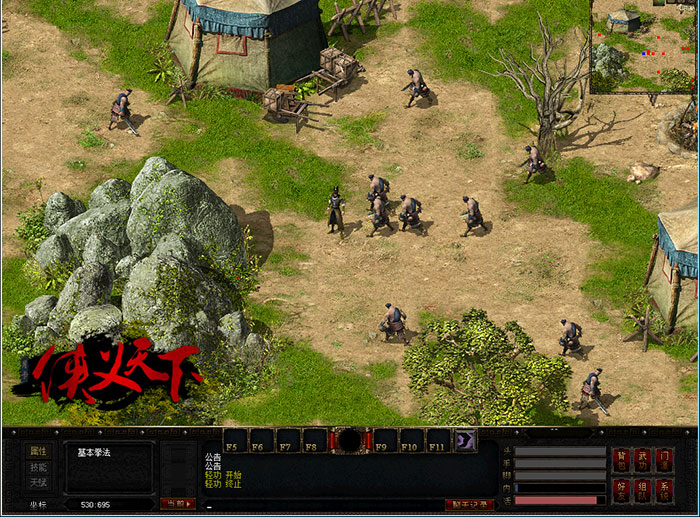
Task: Select the F8 hotkey slot
Action: coord(313,441)
